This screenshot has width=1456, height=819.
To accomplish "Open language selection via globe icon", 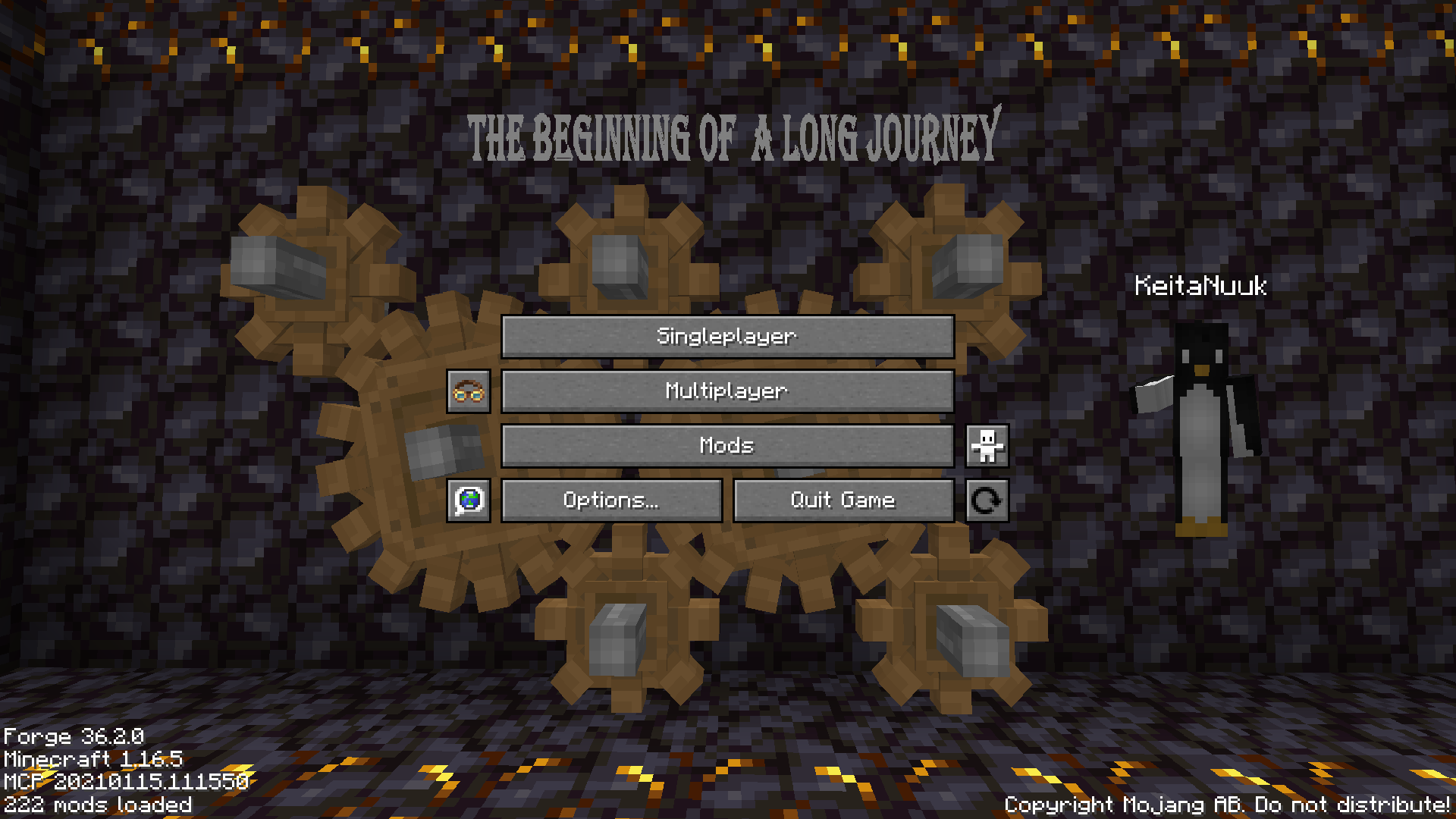I will [467, 500].
